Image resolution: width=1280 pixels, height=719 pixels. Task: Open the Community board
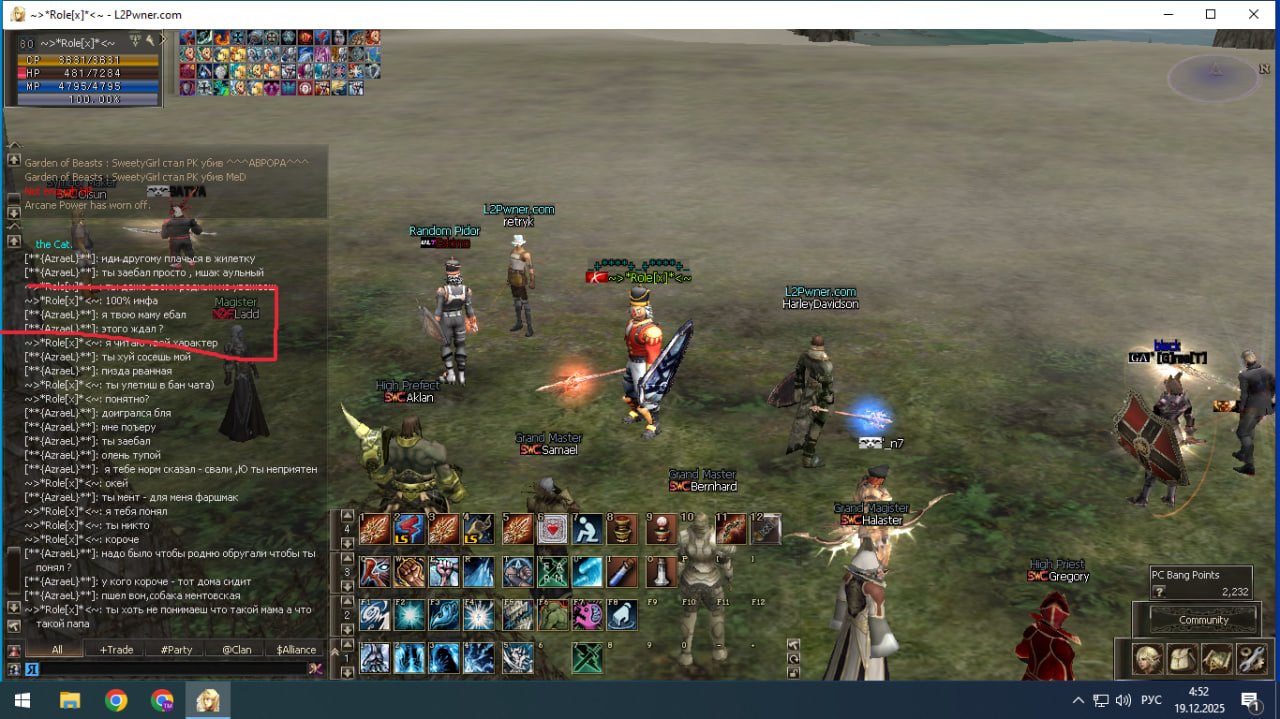(x=1203, y=620)
